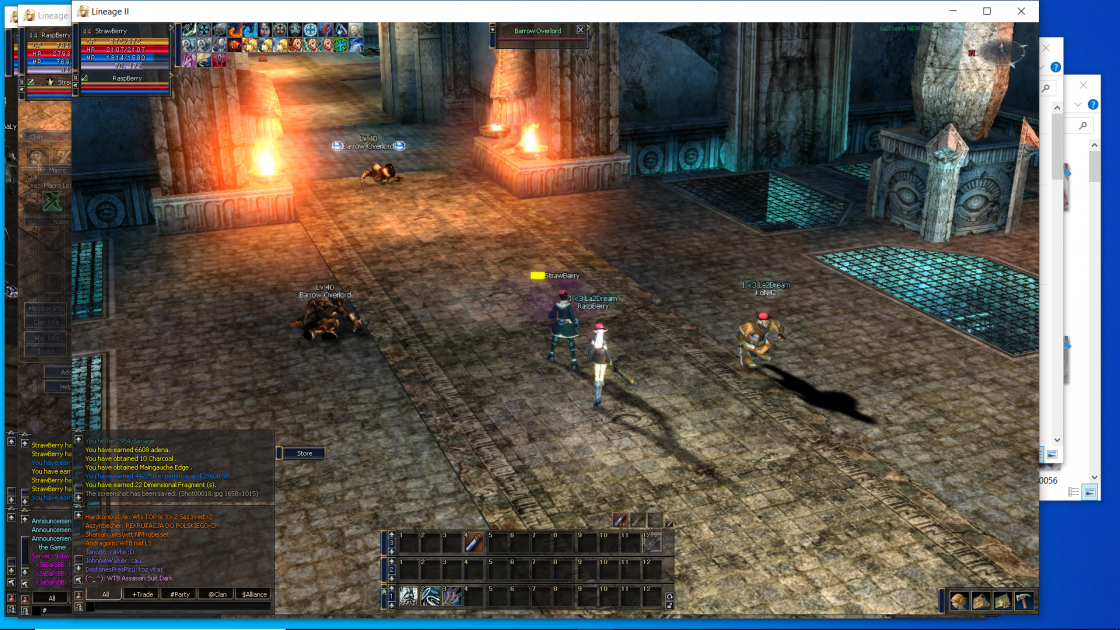This screenshot has height=630, width=1120.
Task: Select the #Party chat tab
Action: [179, 594]
